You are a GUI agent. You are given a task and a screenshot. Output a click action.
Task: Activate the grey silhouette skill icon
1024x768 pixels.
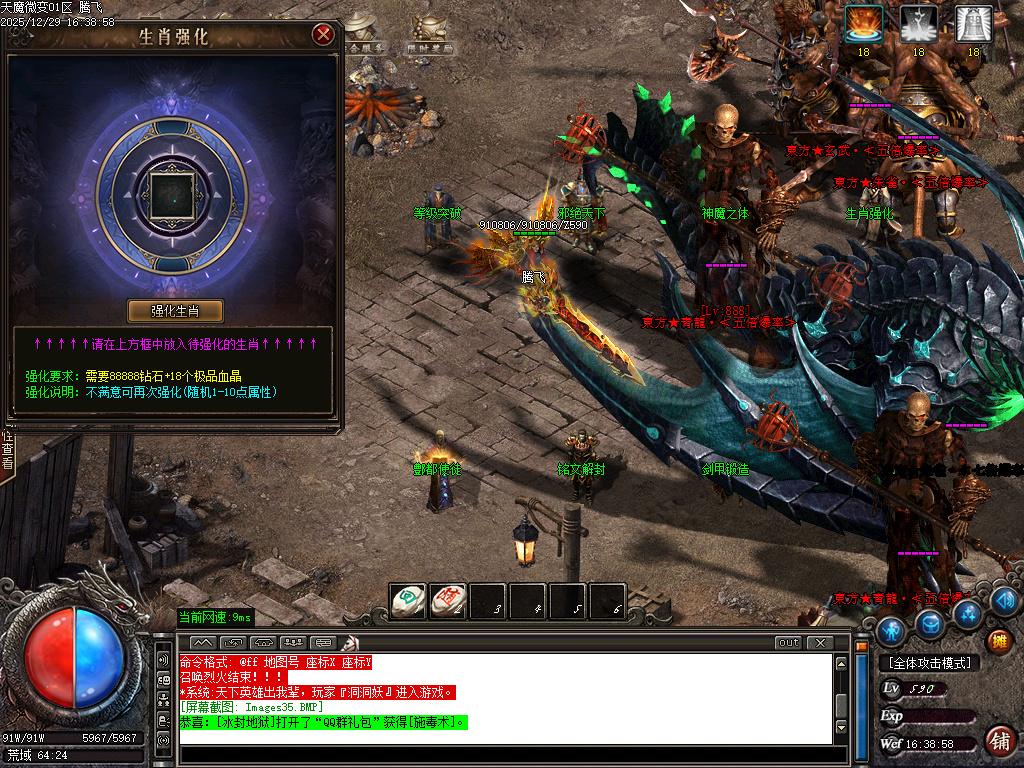[x=918, y=24]
